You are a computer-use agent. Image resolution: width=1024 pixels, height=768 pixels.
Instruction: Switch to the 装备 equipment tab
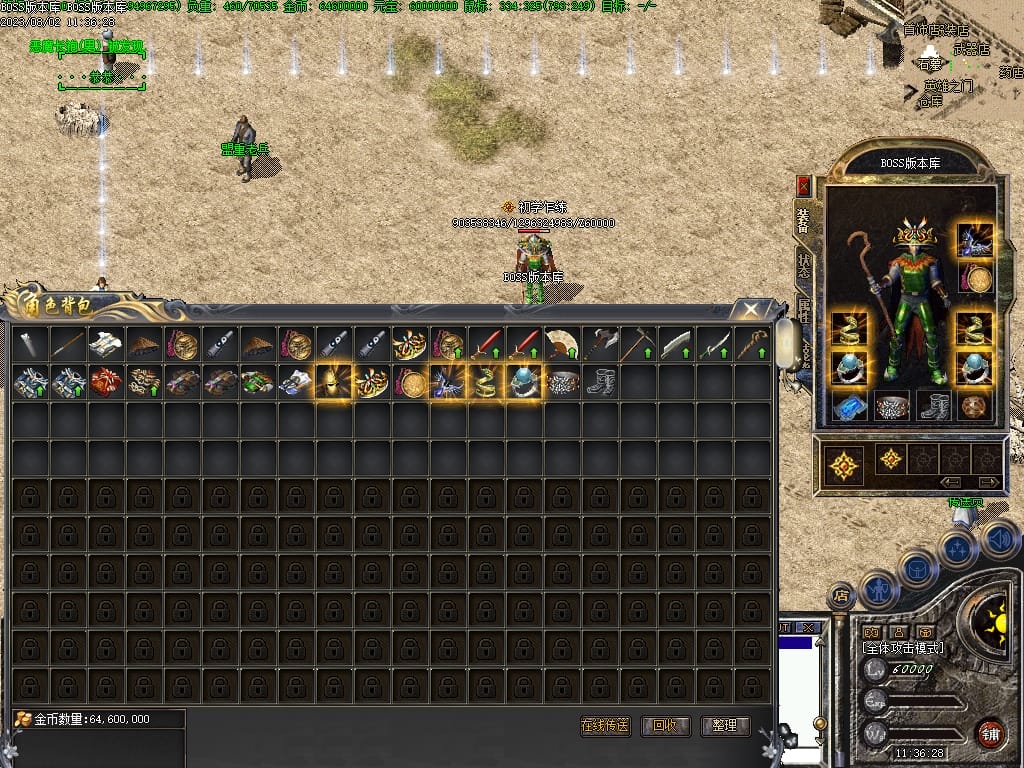(803, 219)
